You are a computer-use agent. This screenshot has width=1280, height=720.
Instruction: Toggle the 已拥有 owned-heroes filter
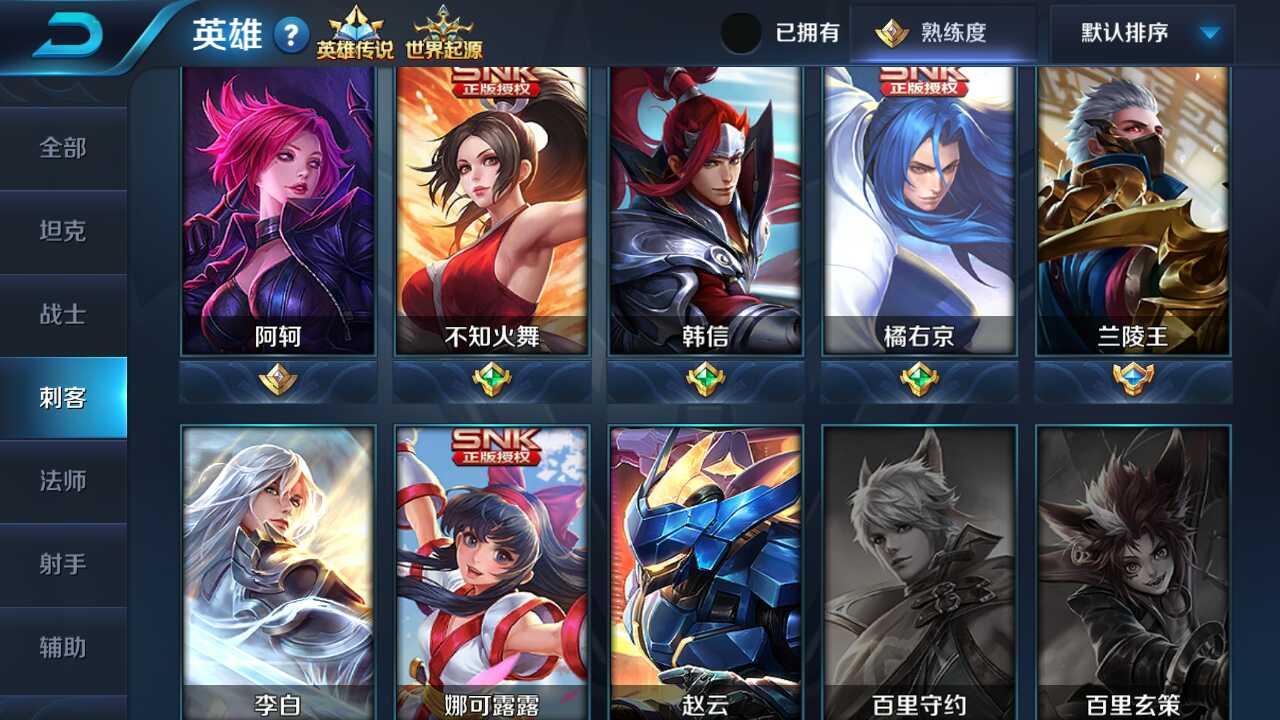[742, 33]
